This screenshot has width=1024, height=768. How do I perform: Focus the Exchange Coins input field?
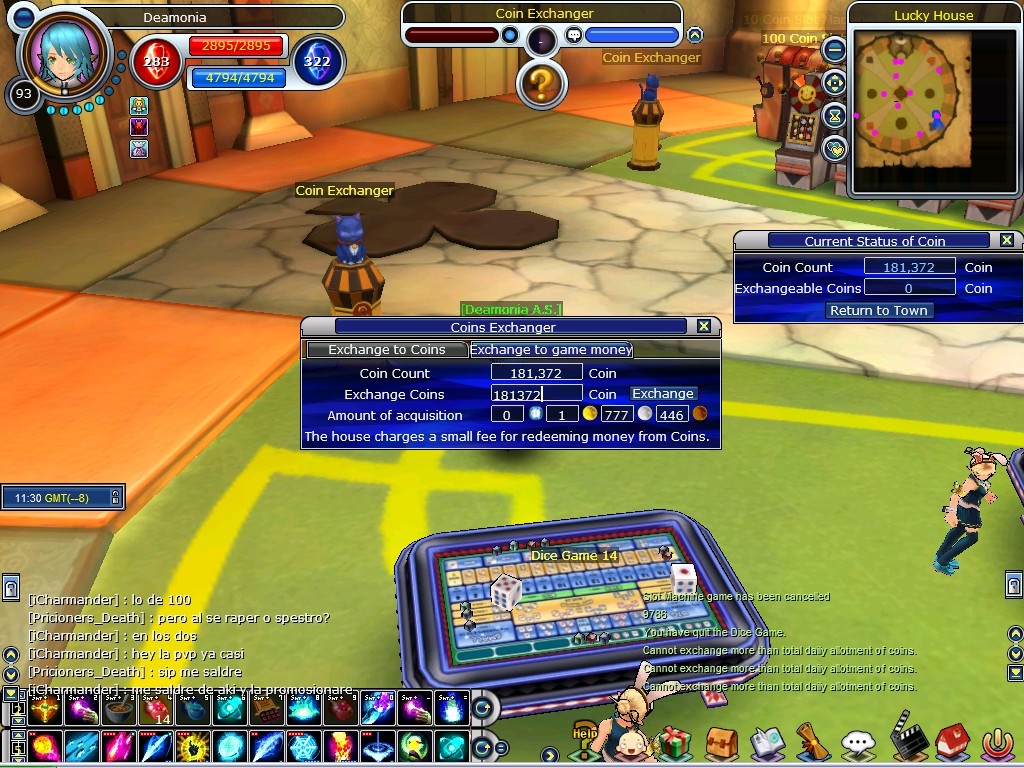click(x=537, y=395)
